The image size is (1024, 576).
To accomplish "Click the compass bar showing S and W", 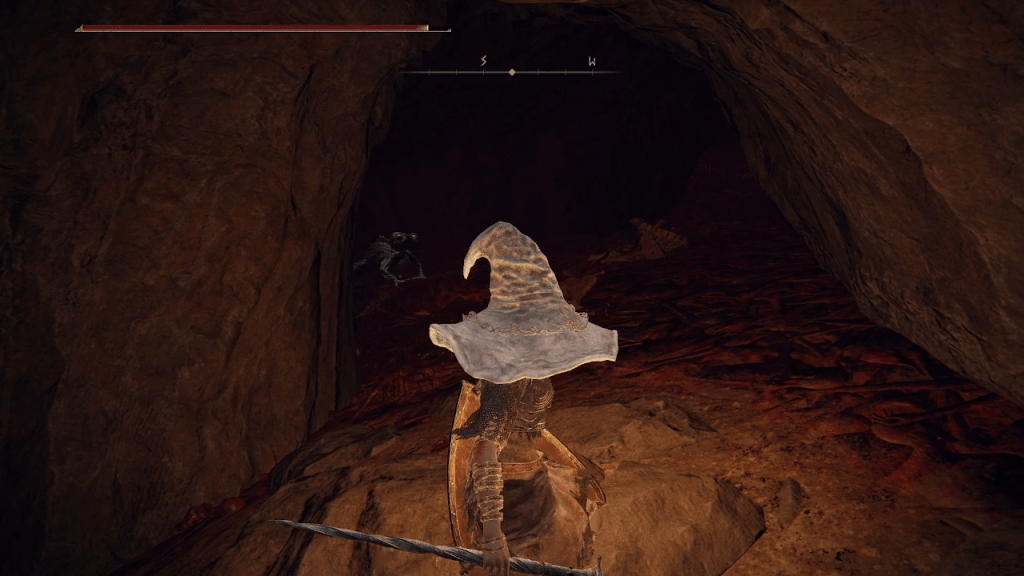I will tap(512, 71).
